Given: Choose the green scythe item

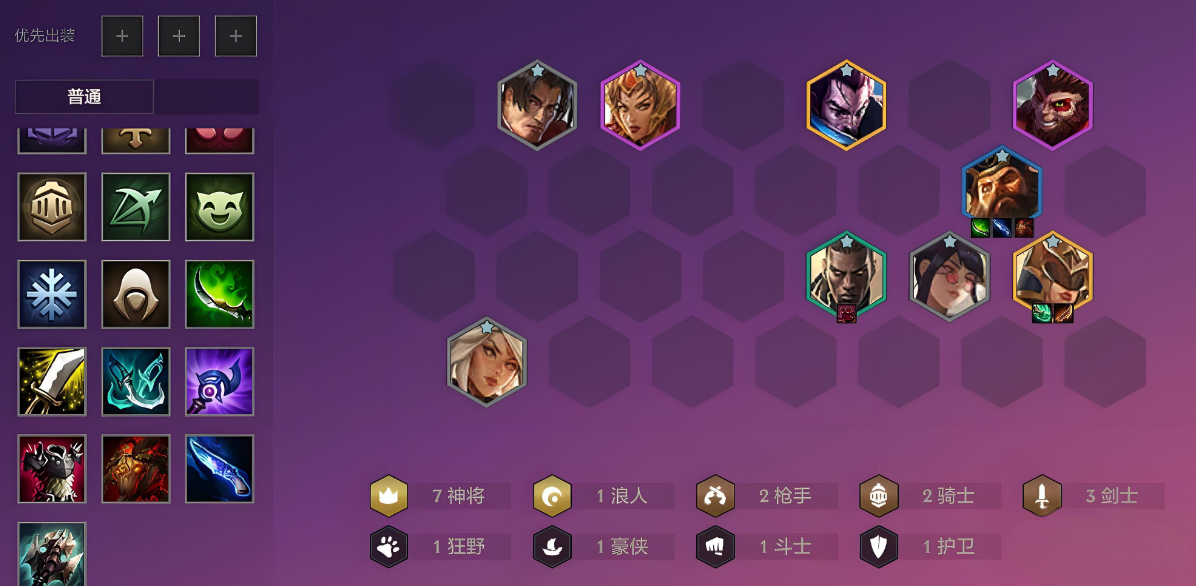Looking at the screenshot, I should (219, 294).
